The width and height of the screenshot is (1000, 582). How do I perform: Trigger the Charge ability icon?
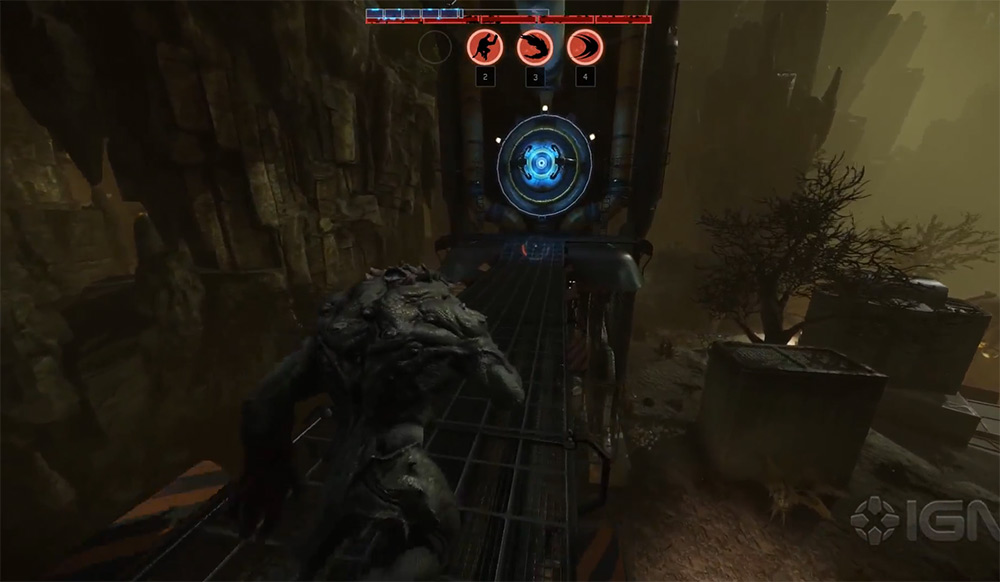(x=585, y=47)
